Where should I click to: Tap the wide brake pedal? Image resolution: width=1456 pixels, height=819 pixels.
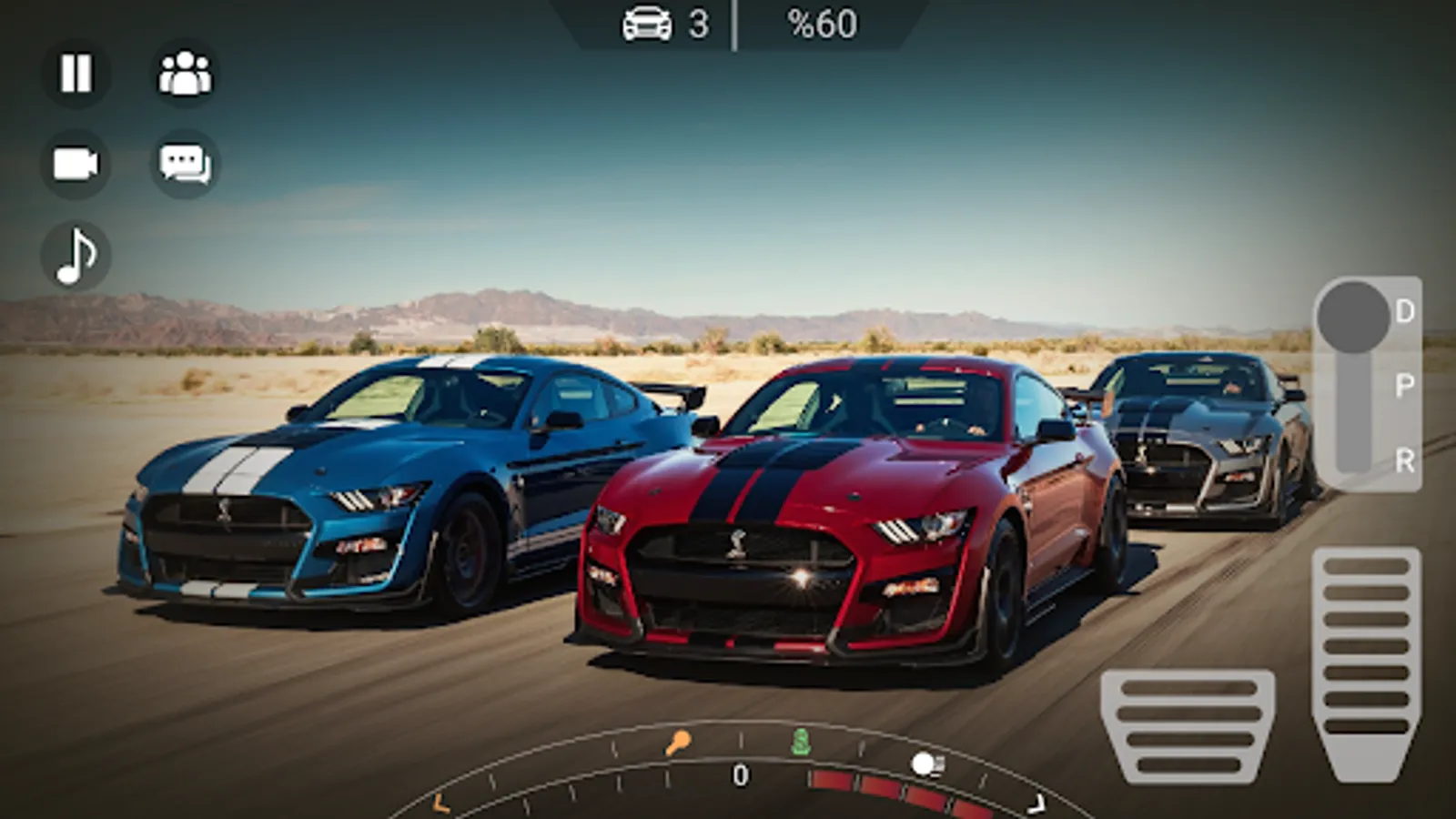(1188, 725)
